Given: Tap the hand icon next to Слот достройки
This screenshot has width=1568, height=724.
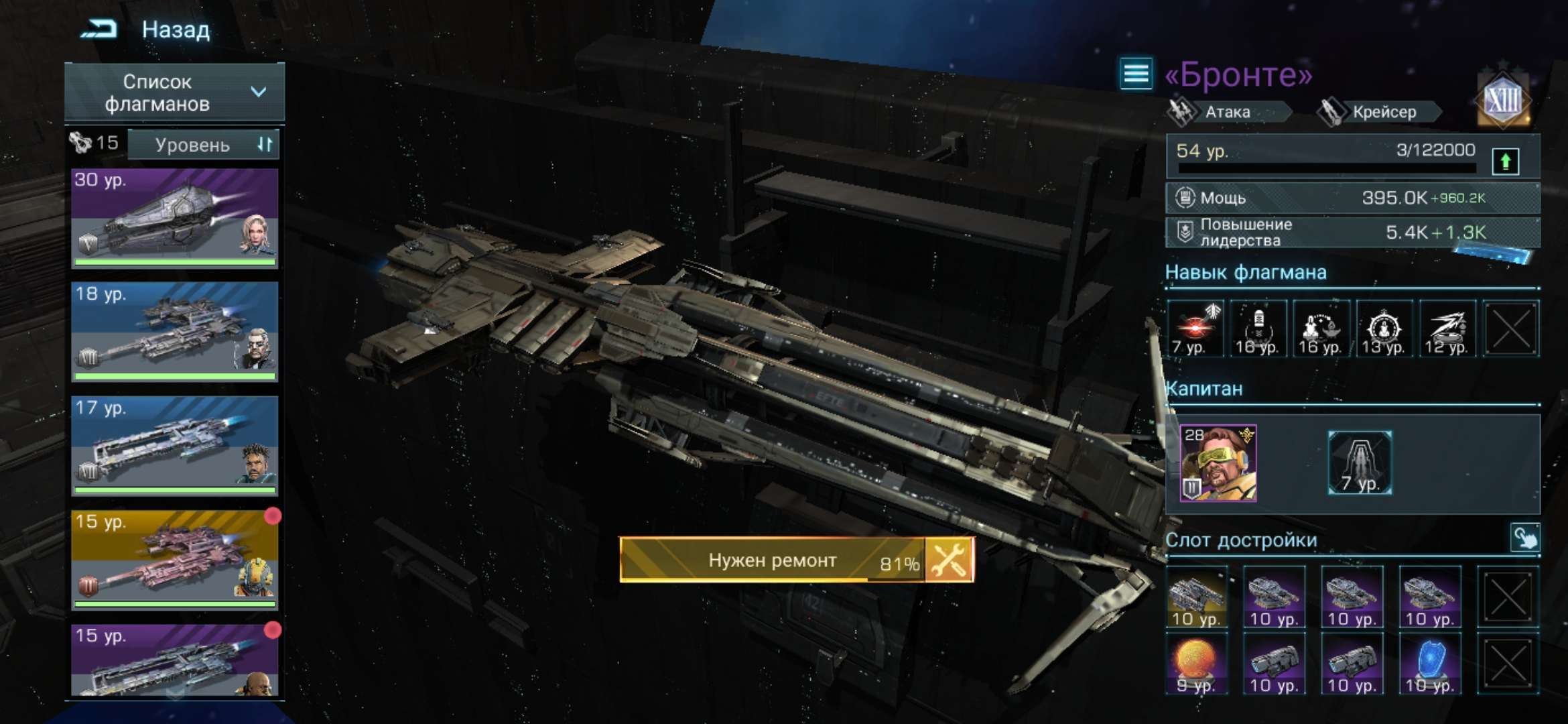Looking at the screenshot, I should pyautogui.click(x=1524, y=538).
